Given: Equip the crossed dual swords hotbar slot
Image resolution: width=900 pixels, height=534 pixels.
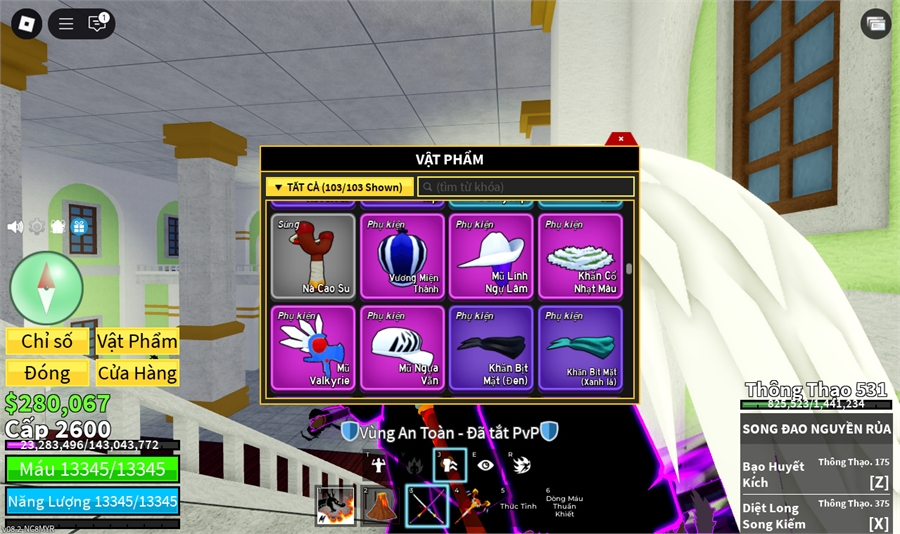Looking at the screenshot, I should click(x=426, y=506).
